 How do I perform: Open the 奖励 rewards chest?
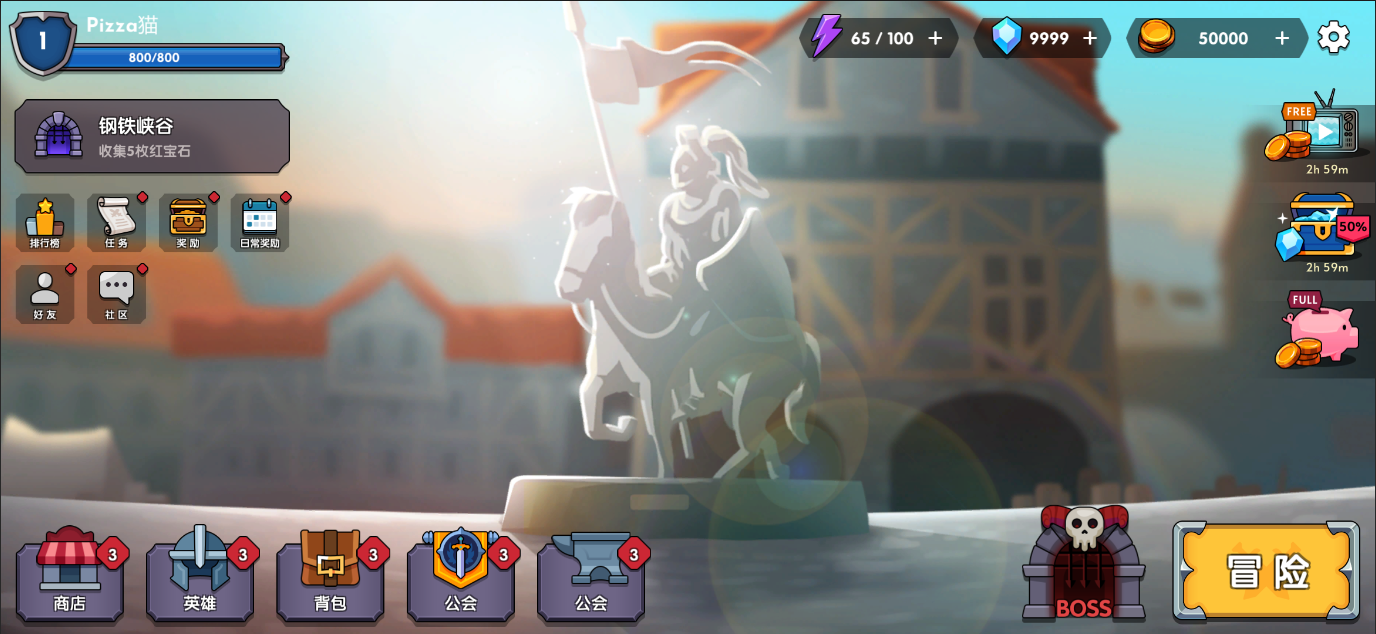(188, 222)
